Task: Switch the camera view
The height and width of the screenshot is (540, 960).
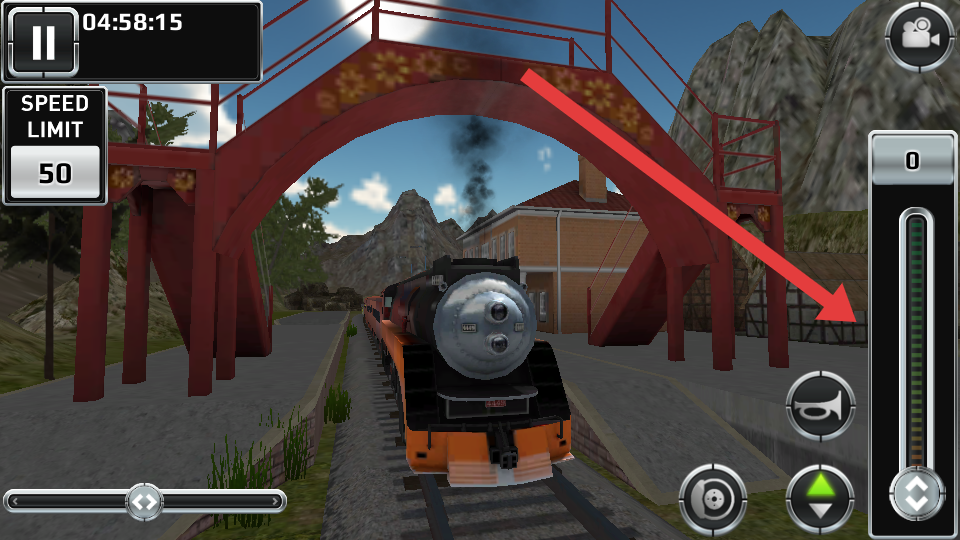Action: pos(918,37)
